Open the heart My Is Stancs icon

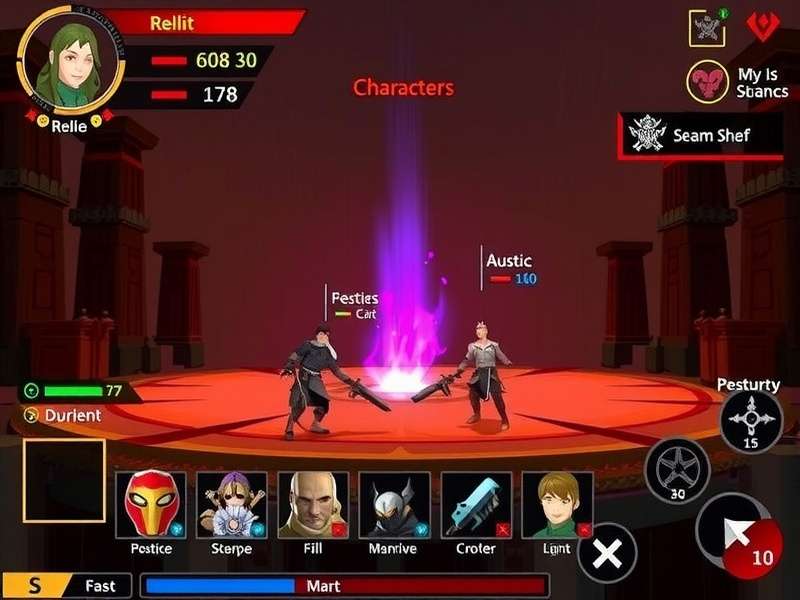click(707, 82)
